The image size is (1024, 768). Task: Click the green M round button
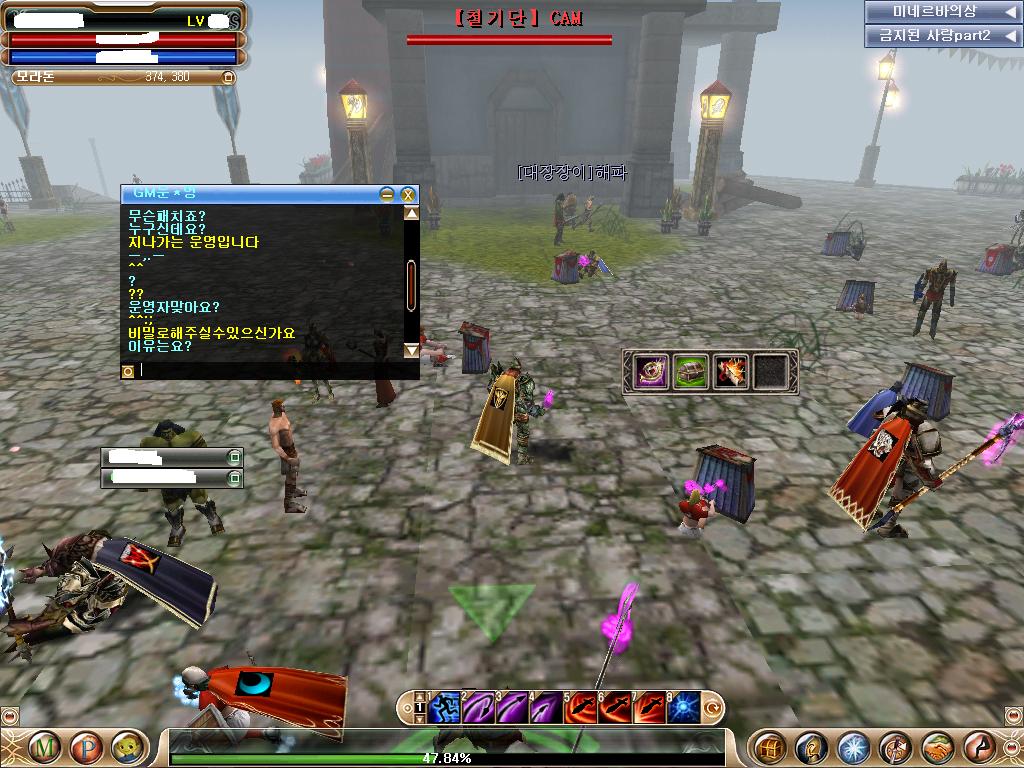[44, 746]
